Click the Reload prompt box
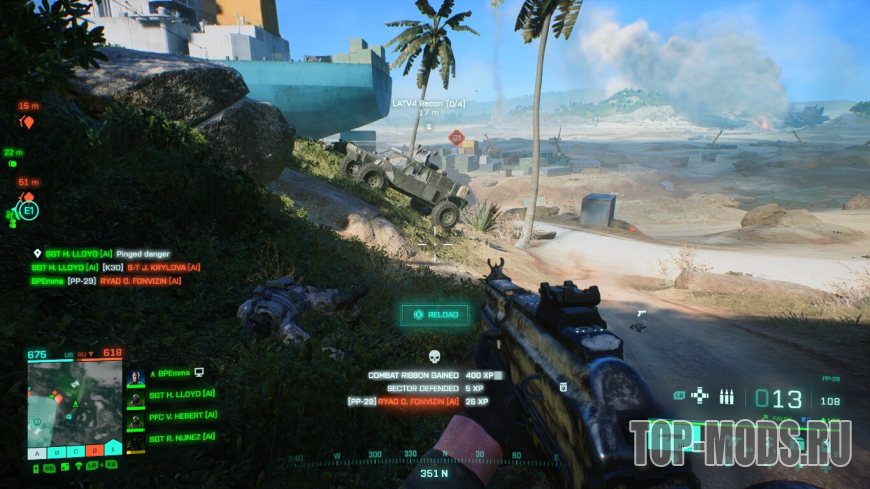Viewport: 870px width, 489px height. tap(434, 315)
